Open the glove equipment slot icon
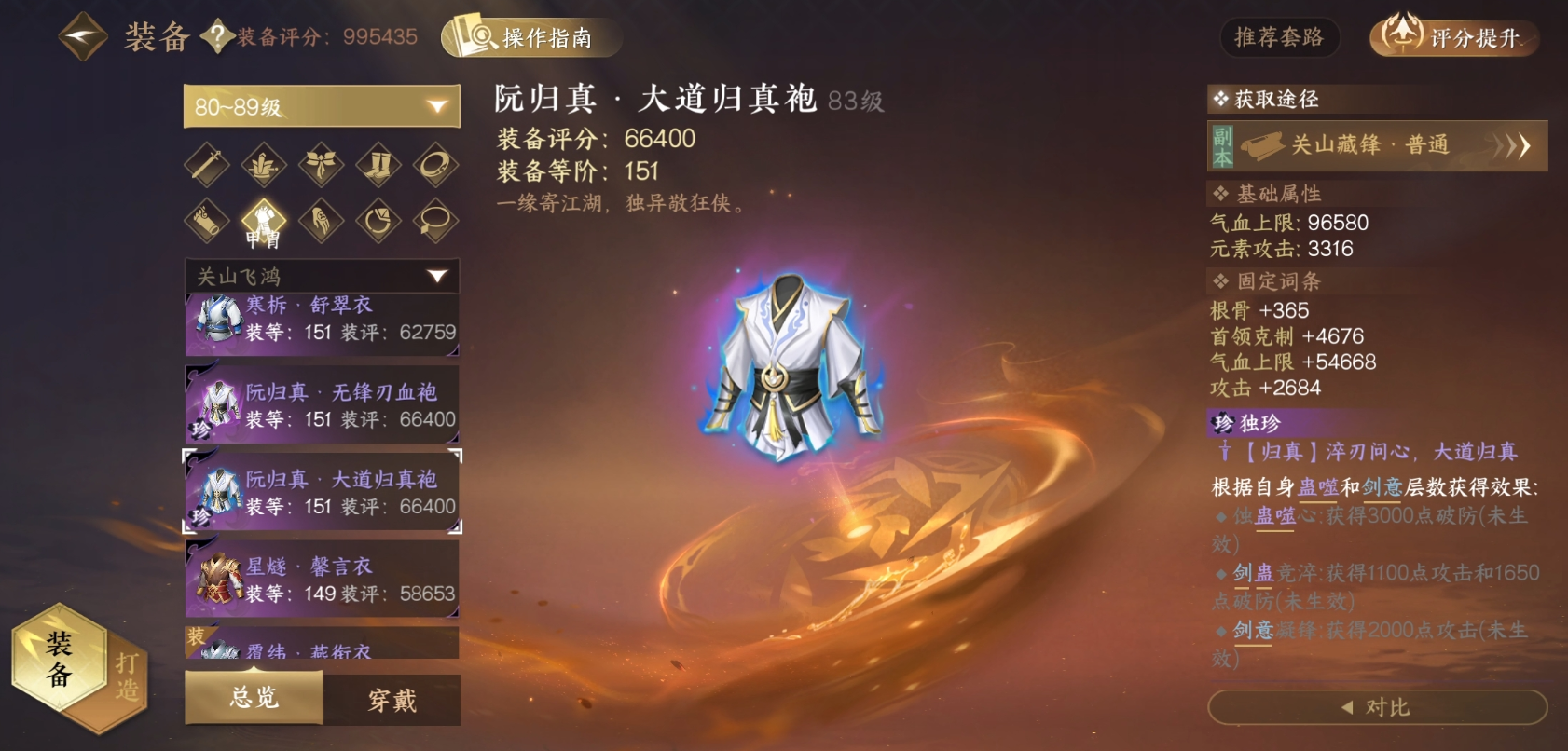1568x751 pixels. click(x=321, y=222)
